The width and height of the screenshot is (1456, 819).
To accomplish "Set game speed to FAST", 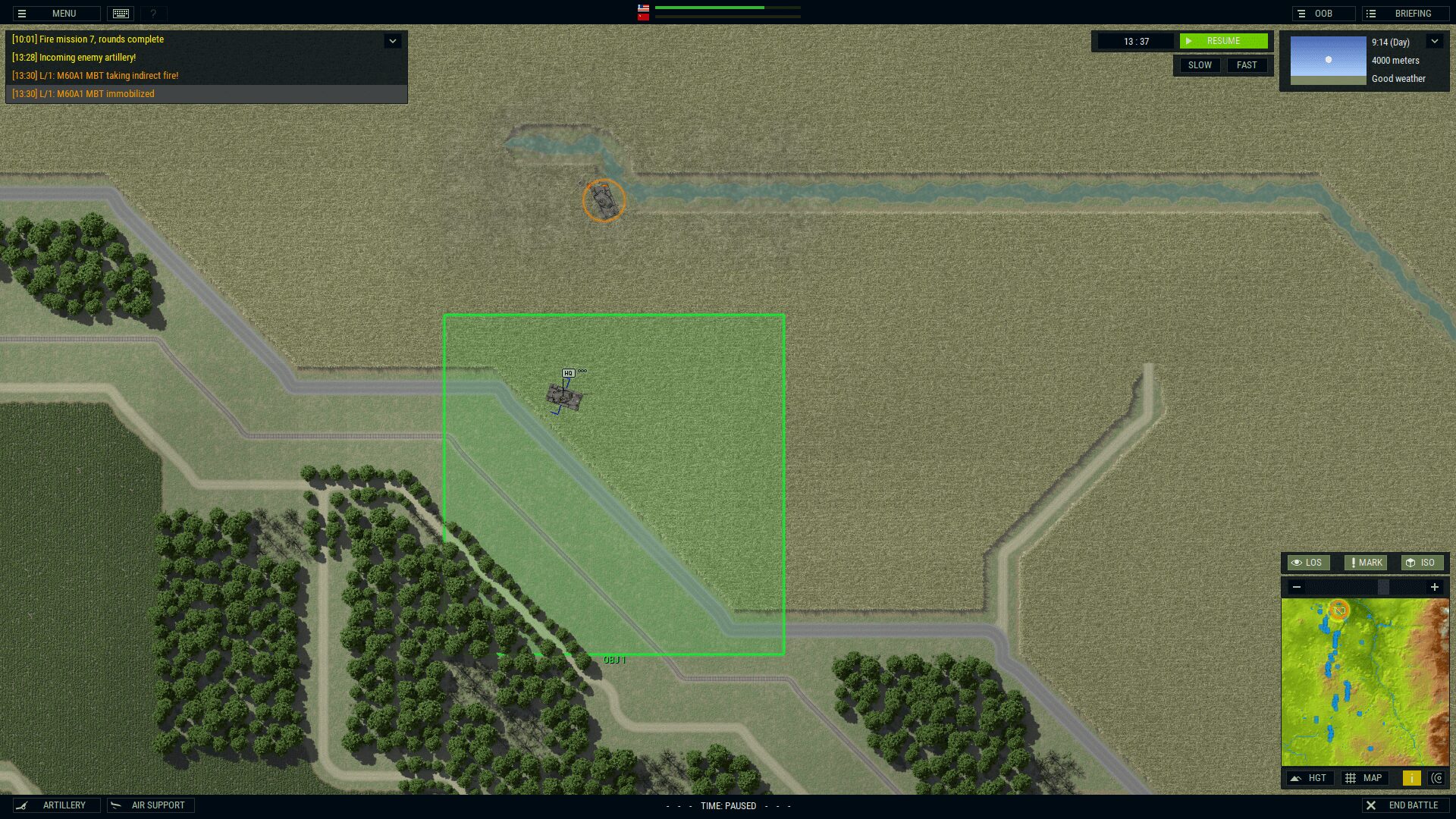I will point(1246,65).
